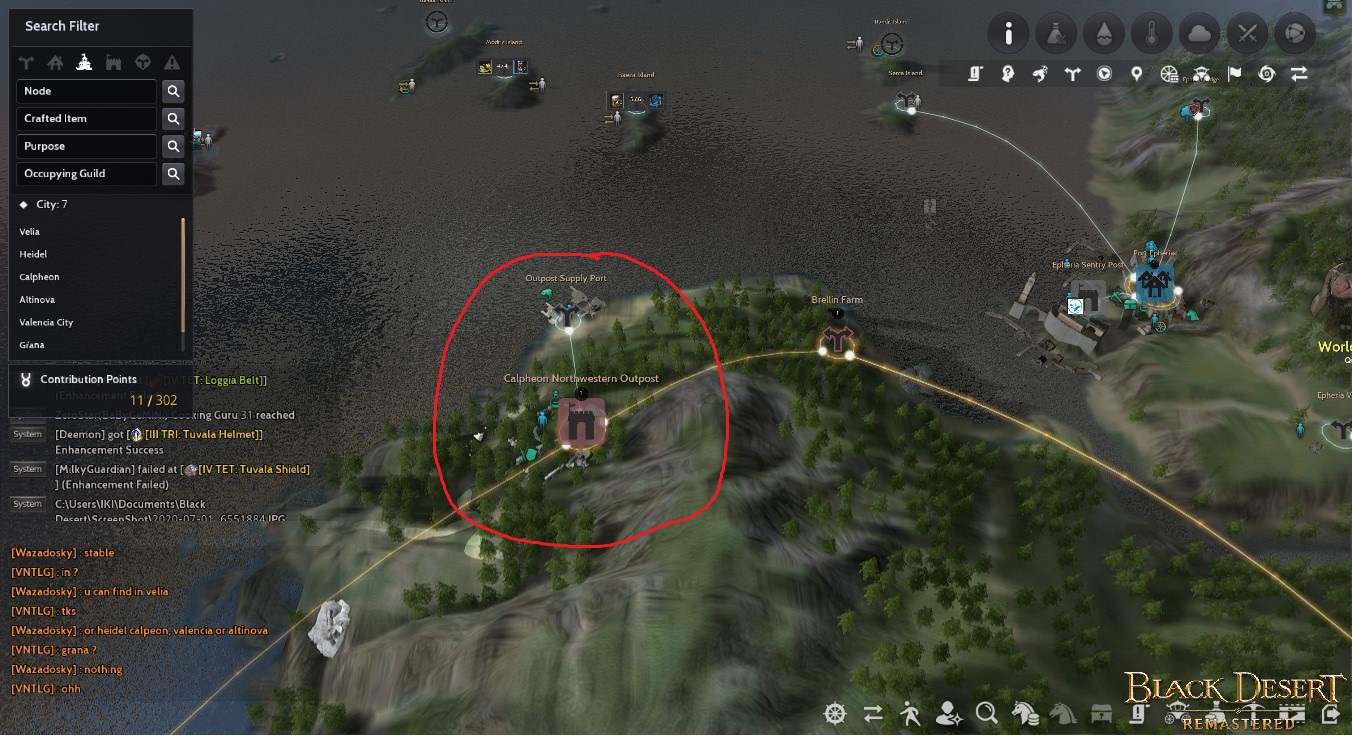The image size is (1352, 736).
Task: Toggle the warning triangle danger filter
Action: tap(172, 61)
